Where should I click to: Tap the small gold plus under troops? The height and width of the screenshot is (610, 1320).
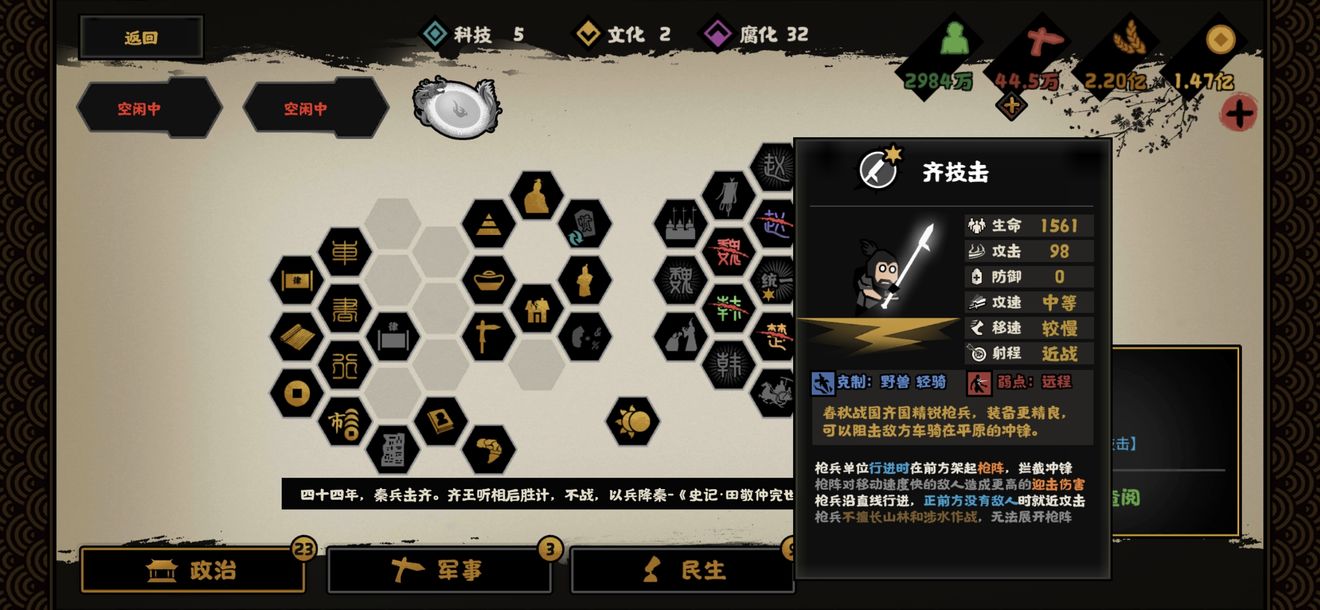click(x=1011, y=105)
